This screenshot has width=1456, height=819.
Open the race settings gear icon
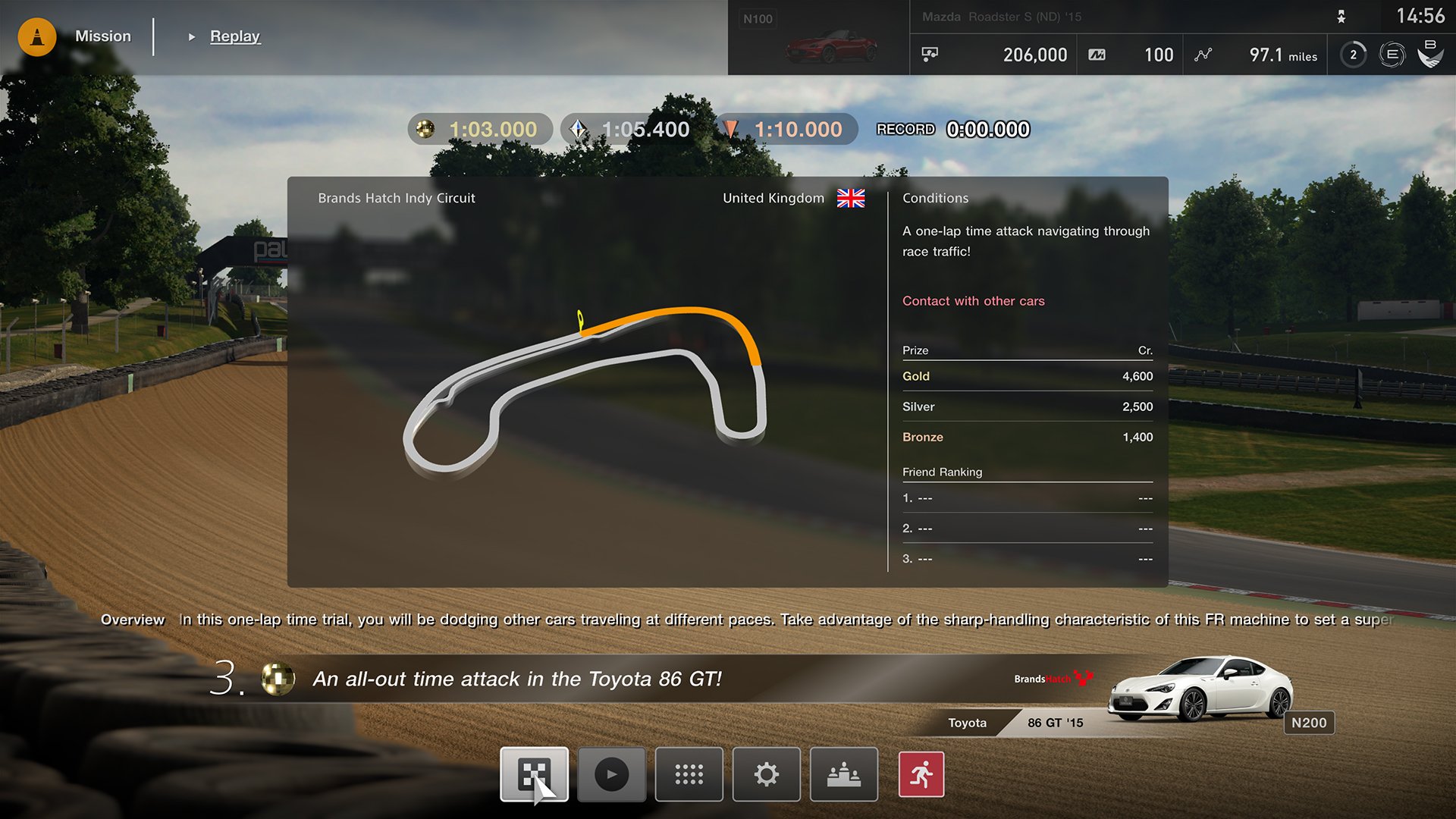(766, 774)
